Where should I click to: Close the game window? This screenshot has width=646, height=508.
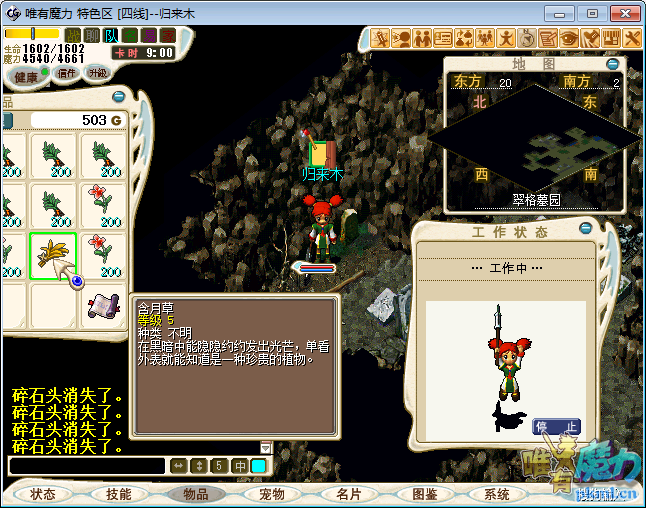point(621,13)
